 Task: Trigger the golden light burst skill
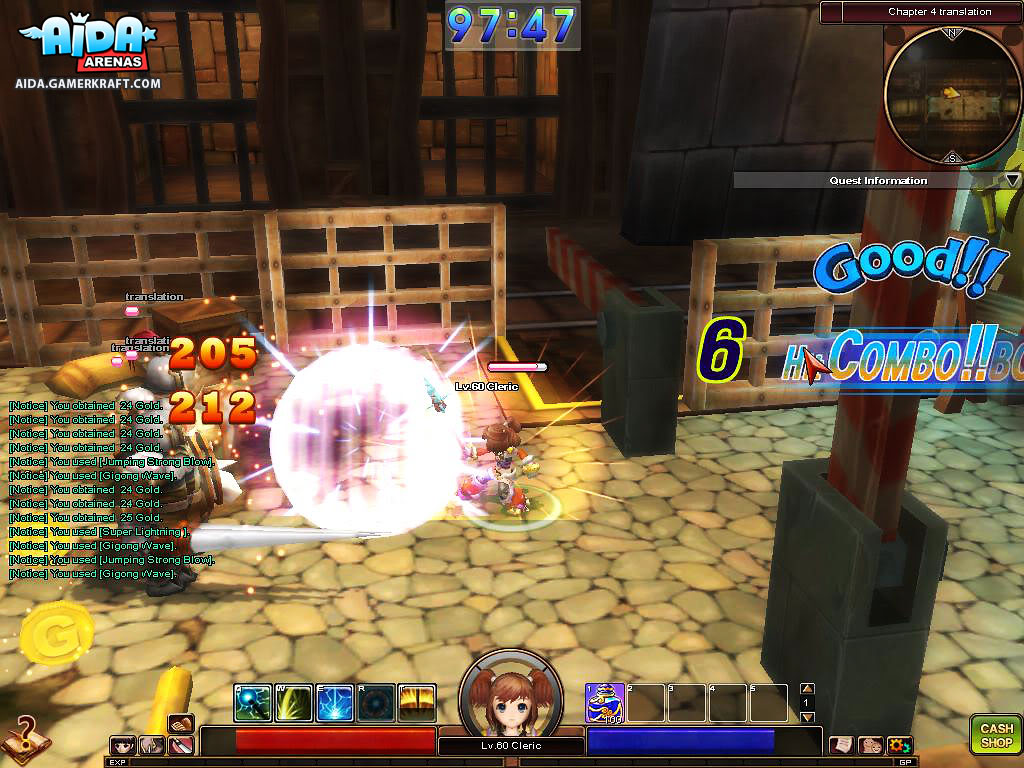[x=417, y=703]
